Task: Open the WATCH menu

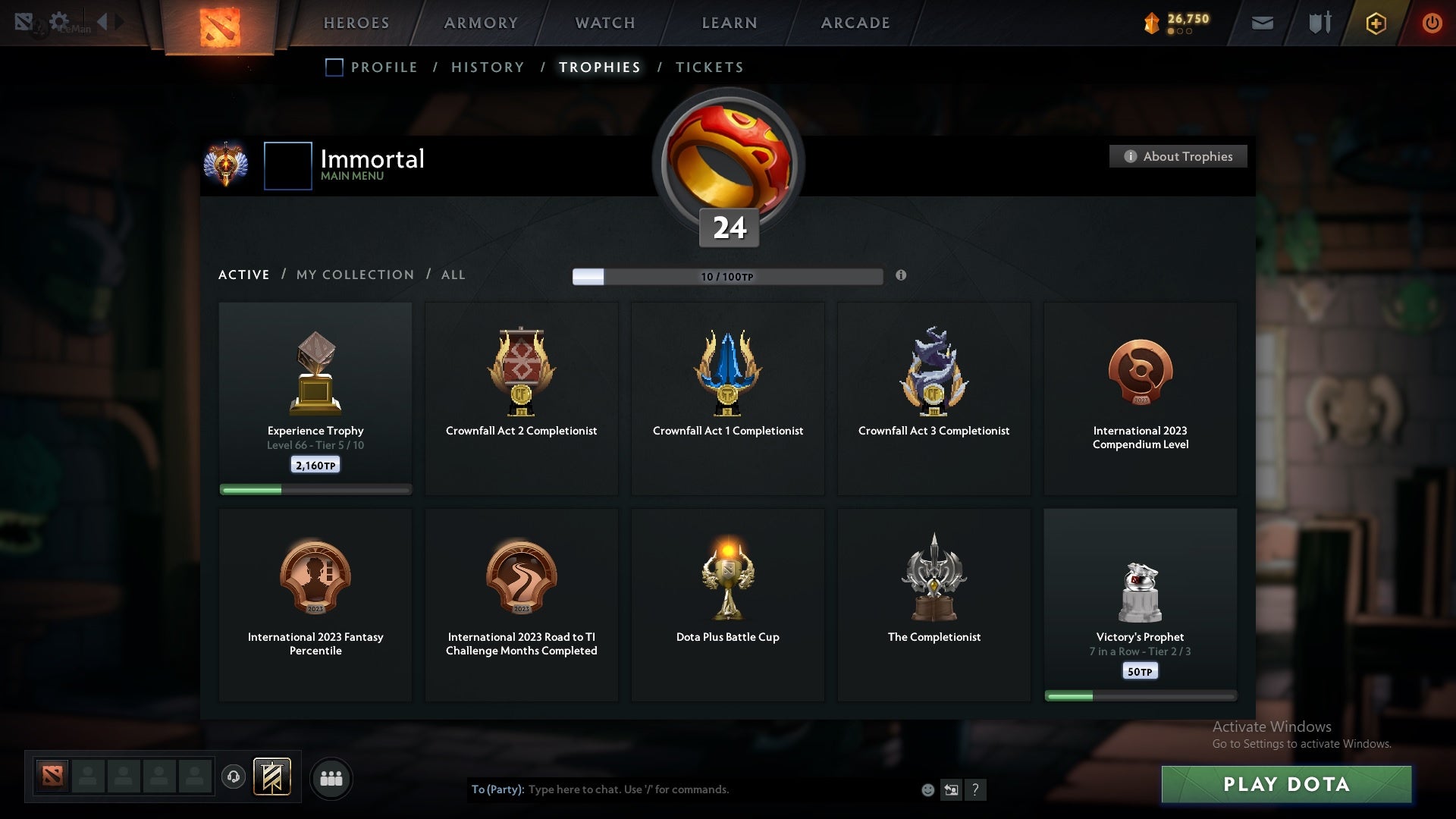Action: (604, 23)
